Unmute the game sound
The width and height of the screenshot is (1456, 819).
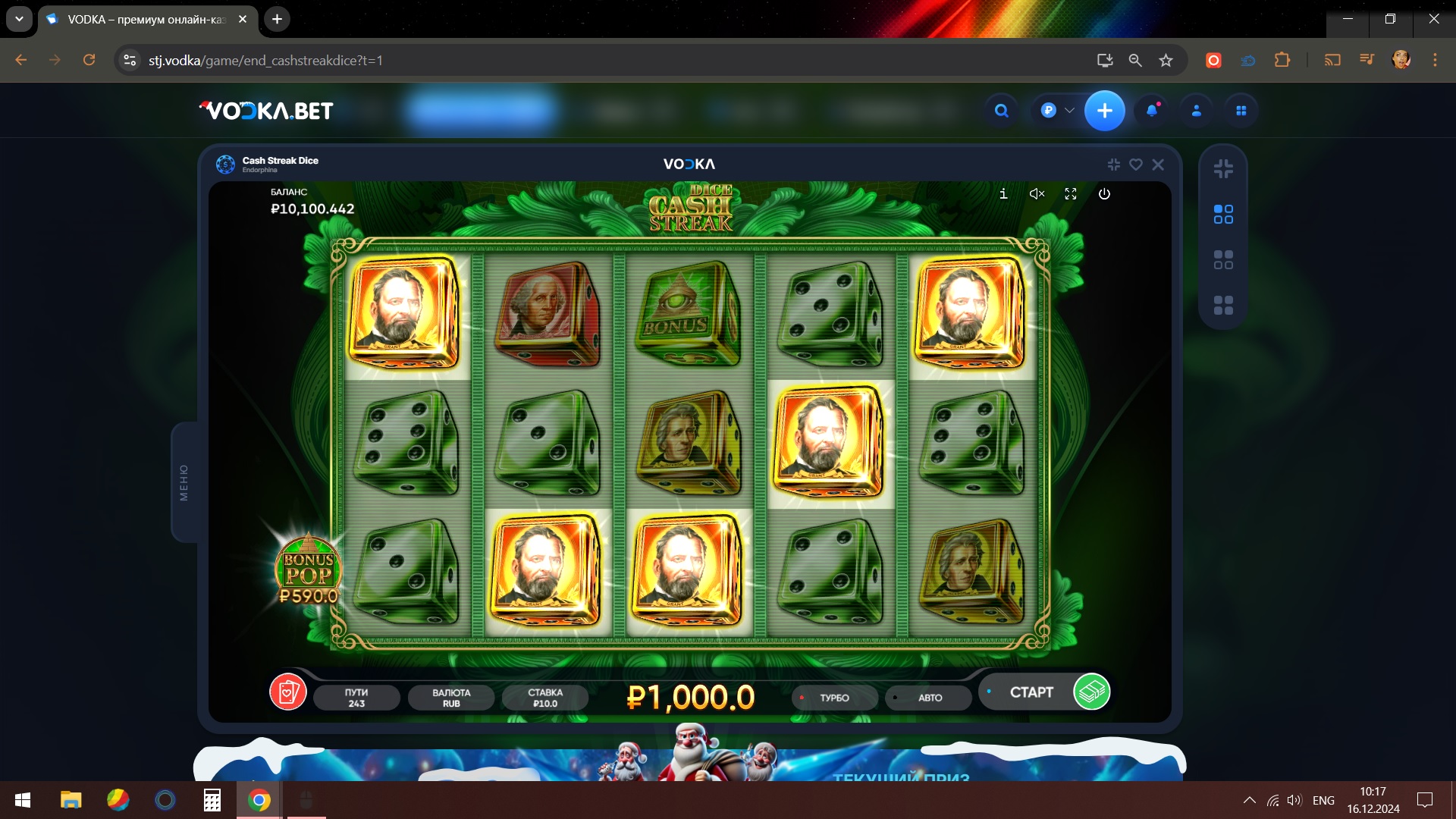click(x=1037, y=194)
